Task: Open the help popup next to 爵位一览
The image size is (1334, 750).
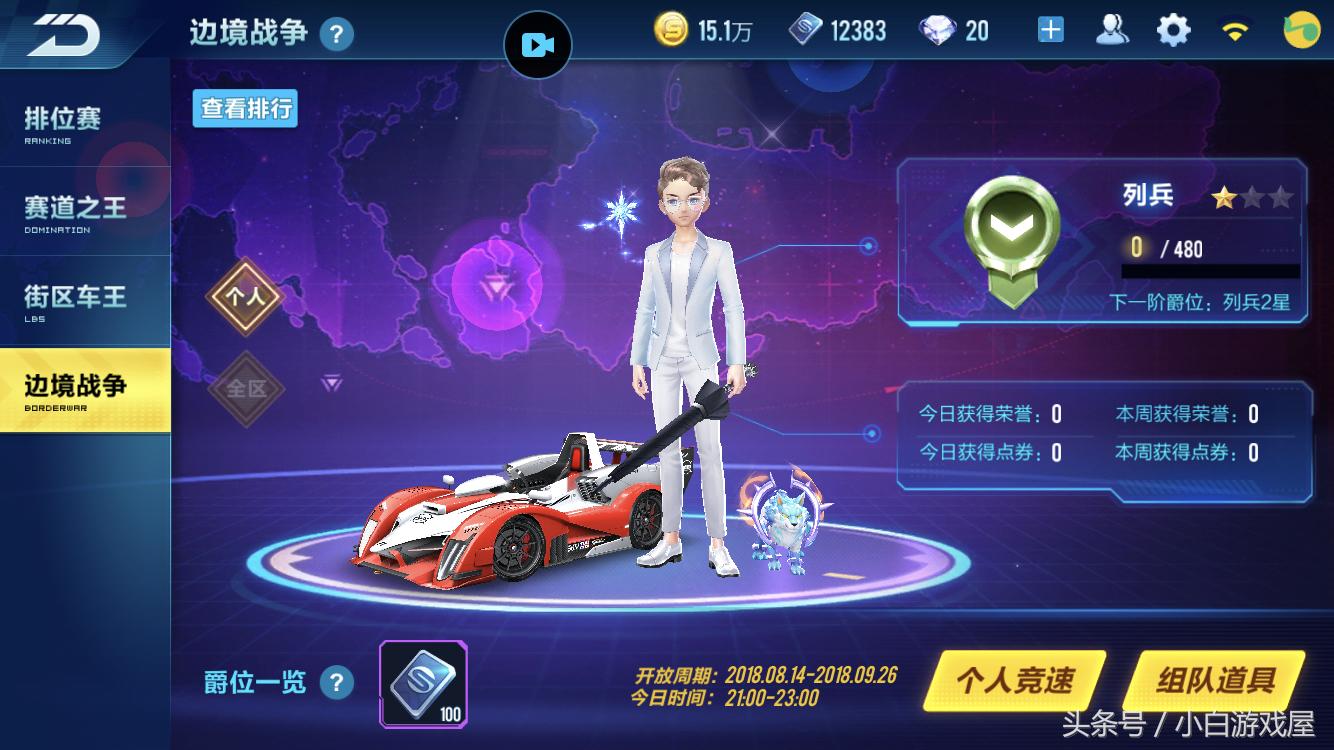Action: 338,682
